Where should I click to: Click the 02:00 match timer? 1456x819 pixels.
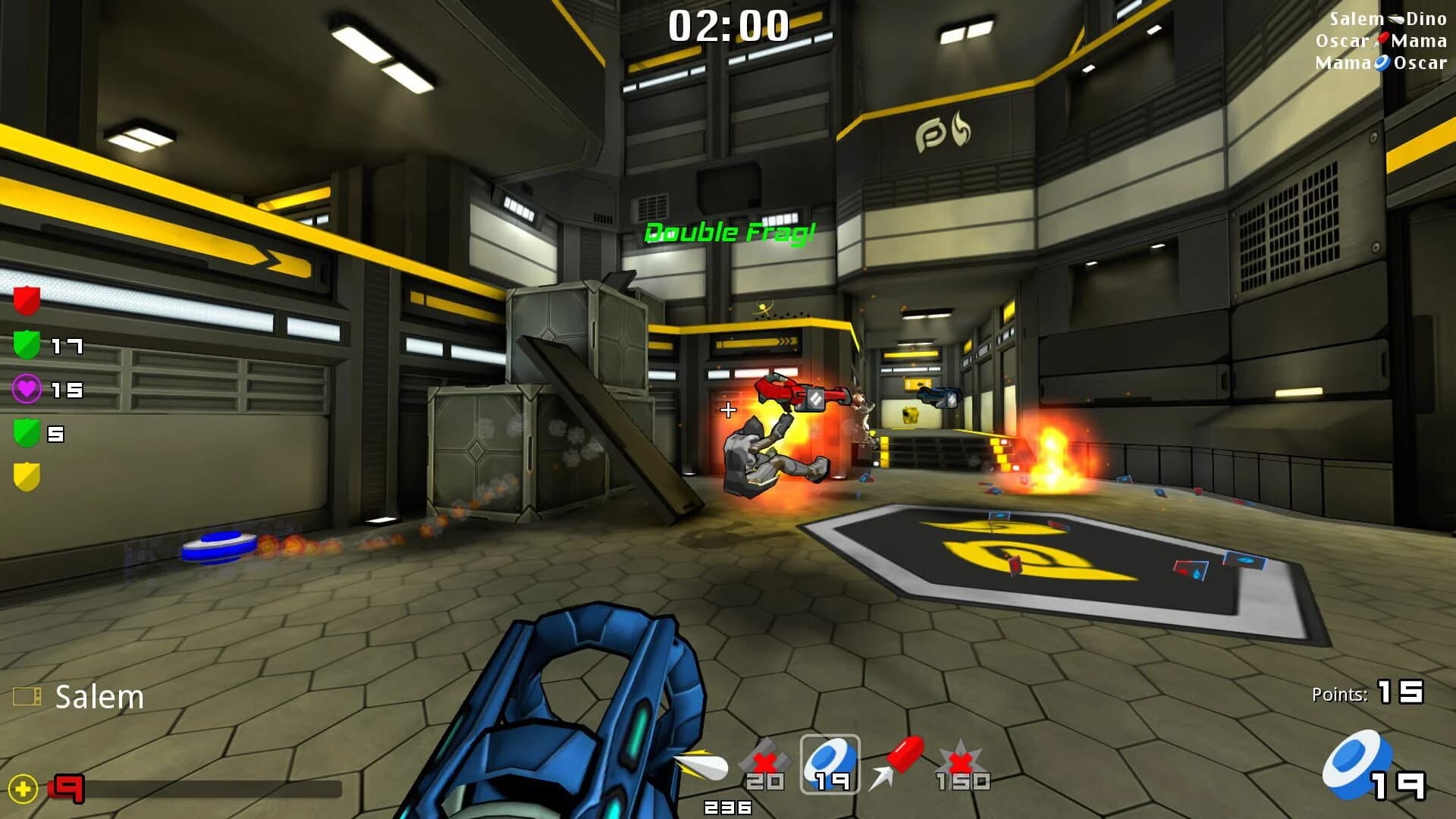pyautogui.click(x=728, y=27)
